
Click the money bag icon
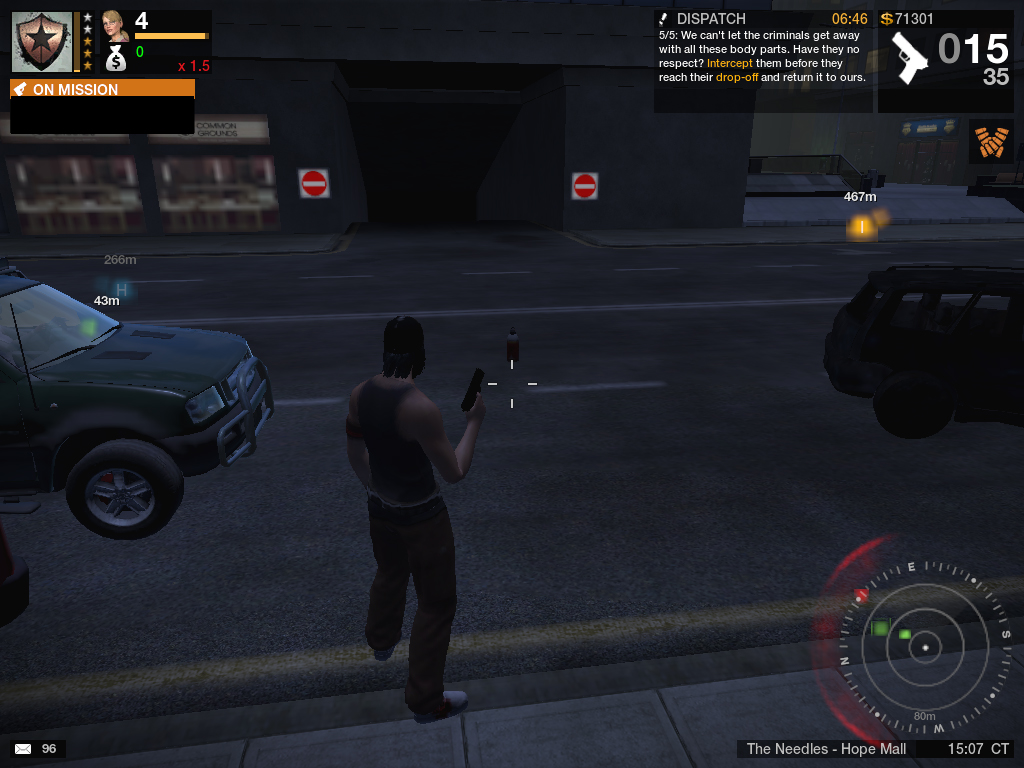[x=116, y=58]
